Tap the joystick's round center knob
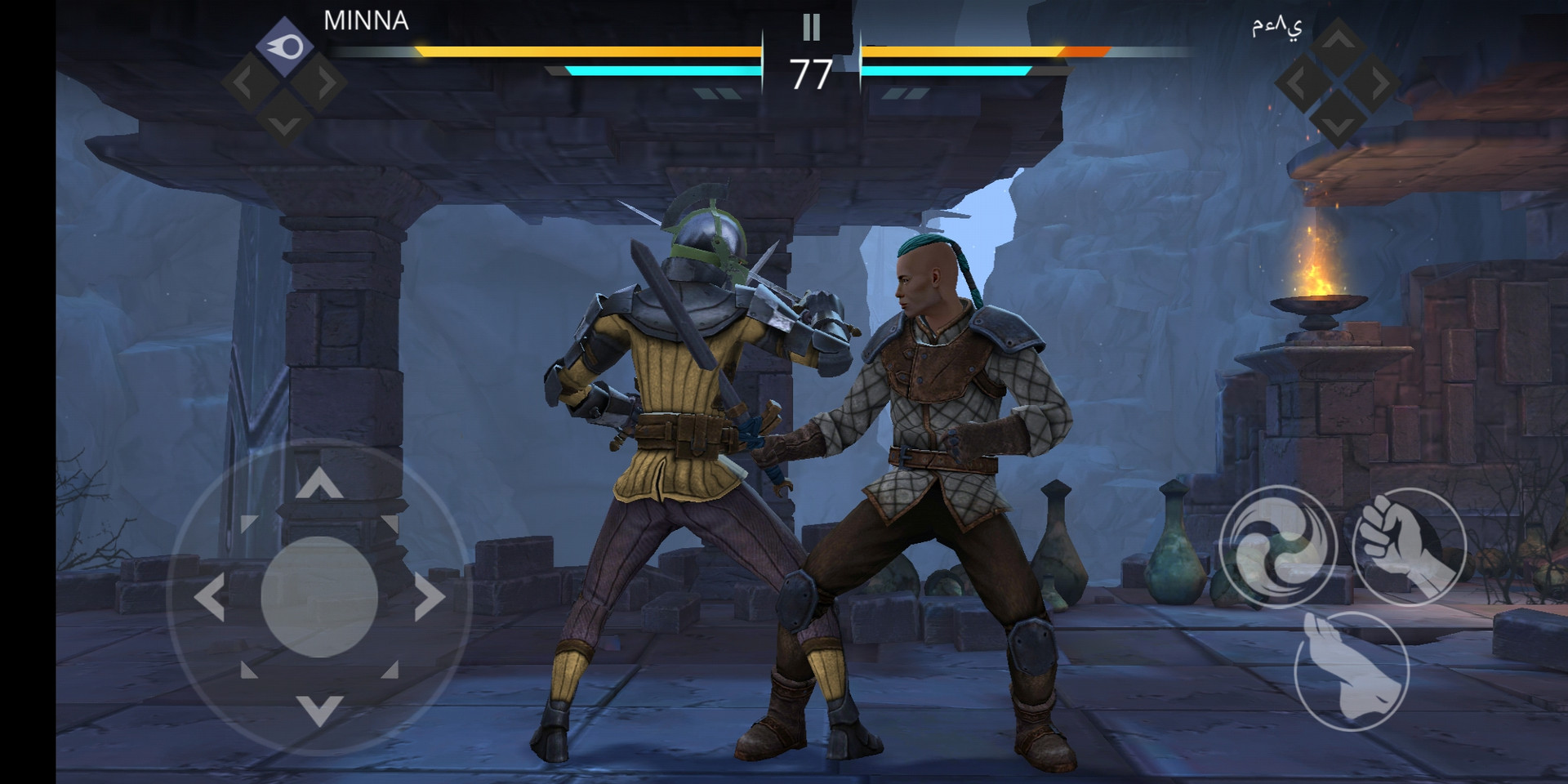This screenshot has height=784, width=1568. (x=319, y=597)
